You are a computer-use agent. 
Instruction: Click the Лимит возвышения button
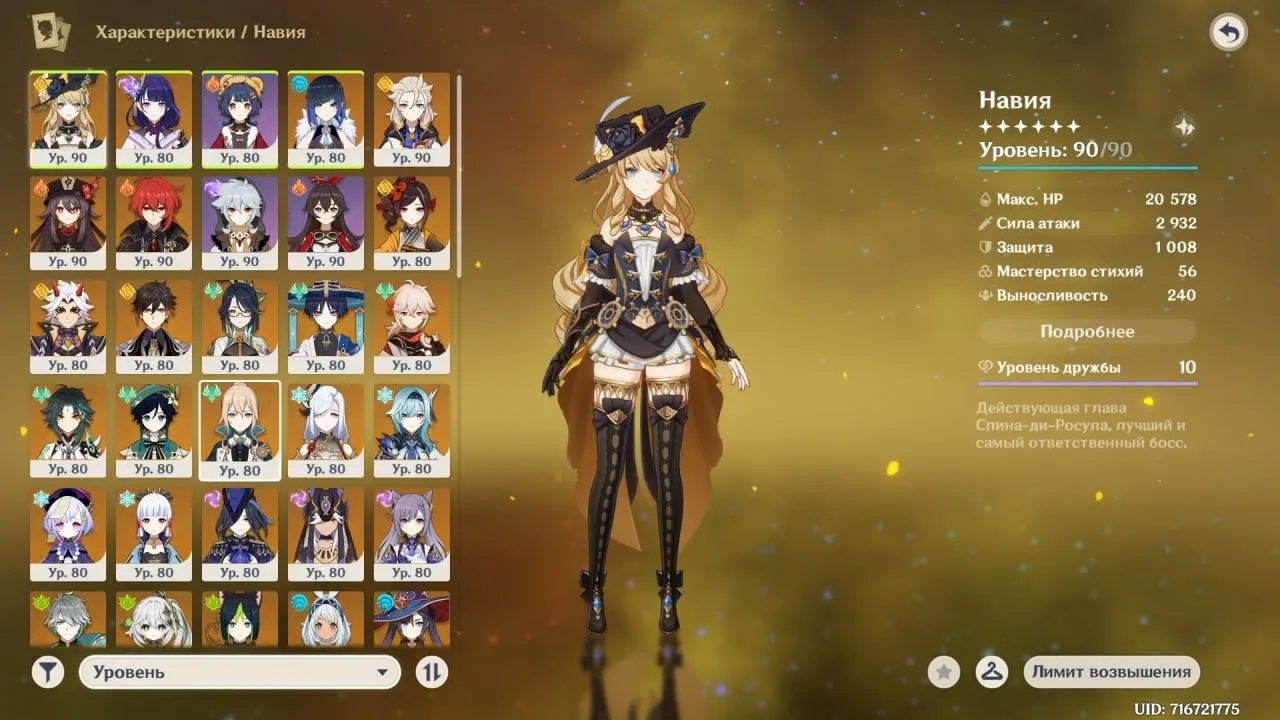tap(1111, 672)
